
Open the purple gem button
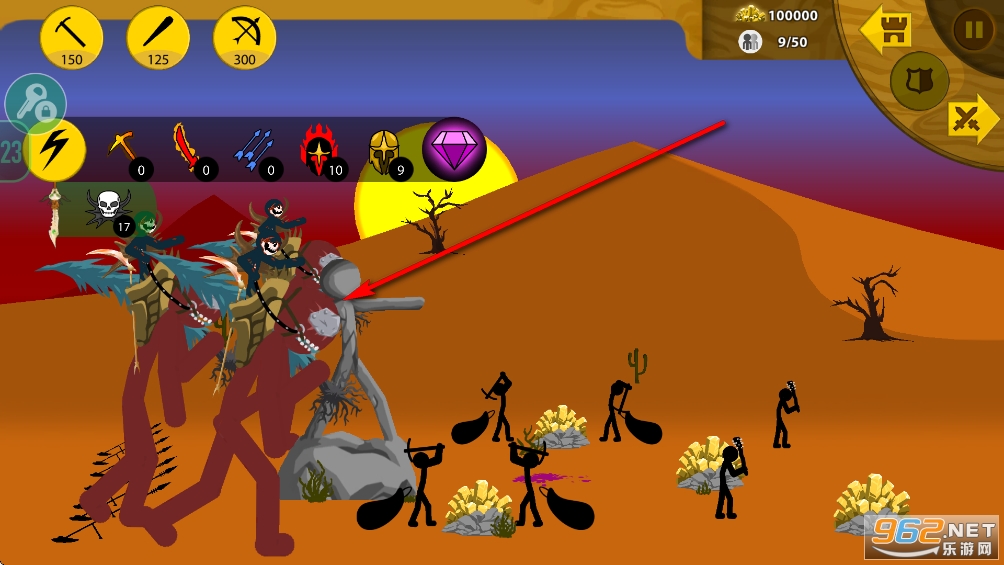pos(454,150)
